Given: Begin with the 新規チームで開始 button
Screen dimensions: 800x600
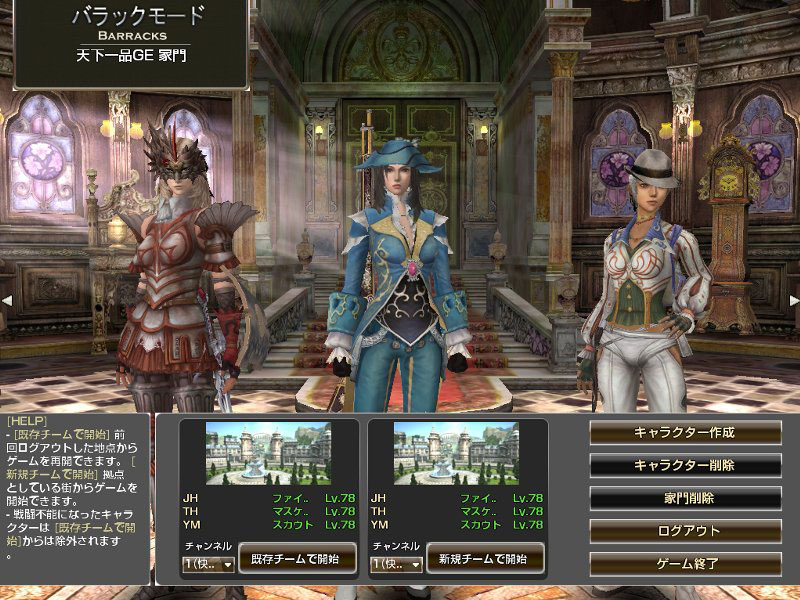Looking at the screenshot, I should coord(485,558).
